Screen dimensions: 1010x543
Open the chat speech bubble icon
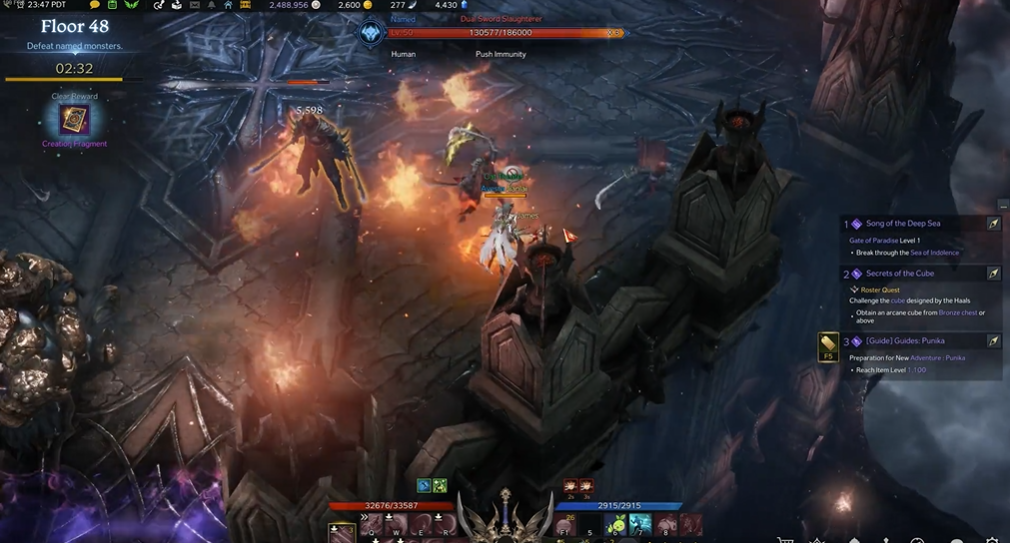[x=95, y=5]
